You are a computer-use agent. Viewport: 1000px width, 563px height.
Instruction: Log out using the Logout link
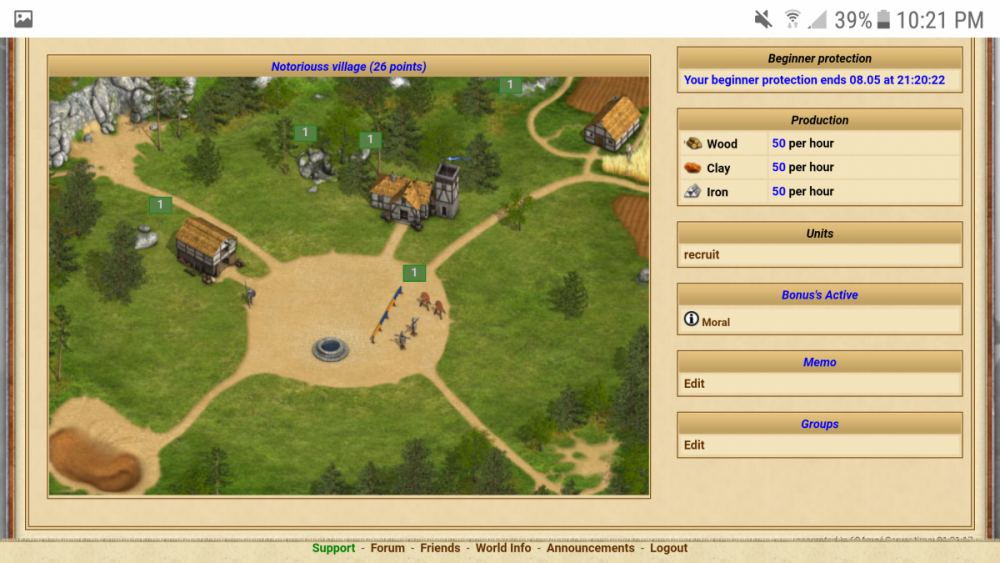[668, 548]
